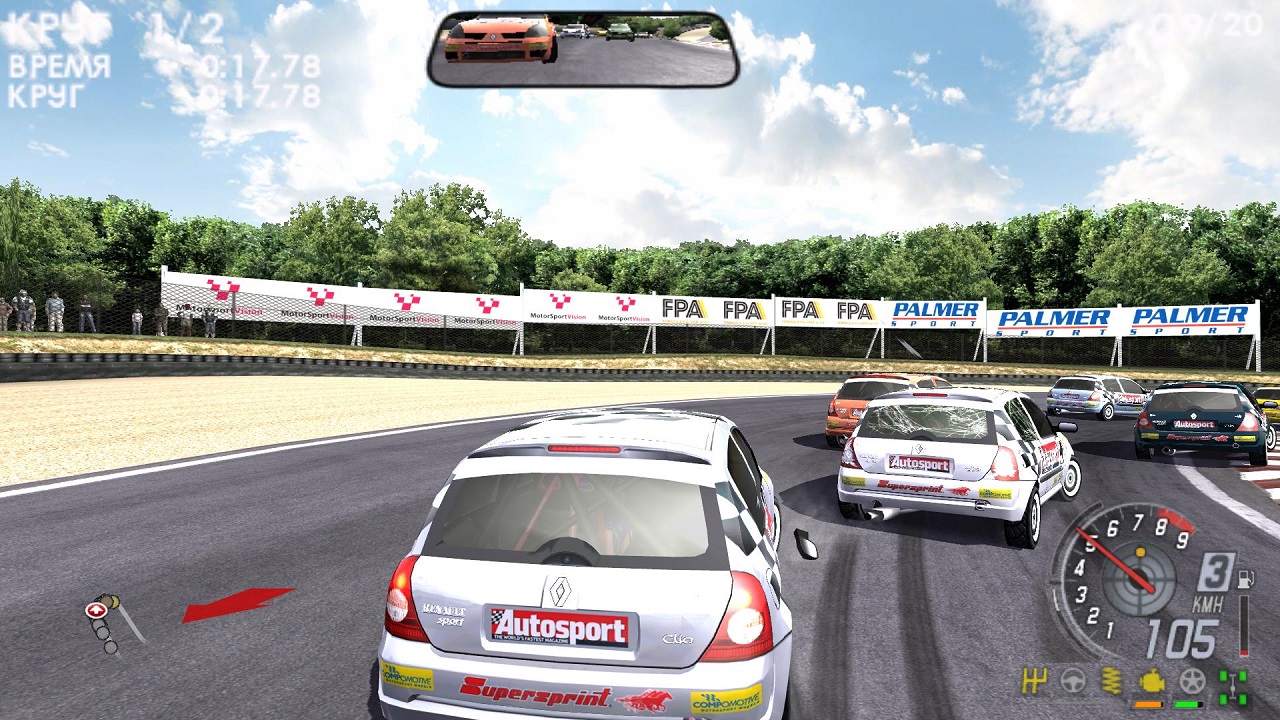Click the track minimap

110,622
